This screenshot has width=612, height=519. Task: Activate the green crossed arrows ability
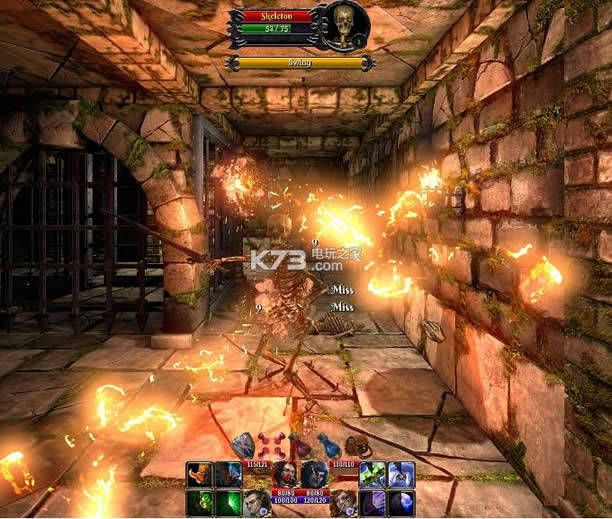(x=373, y=474)
